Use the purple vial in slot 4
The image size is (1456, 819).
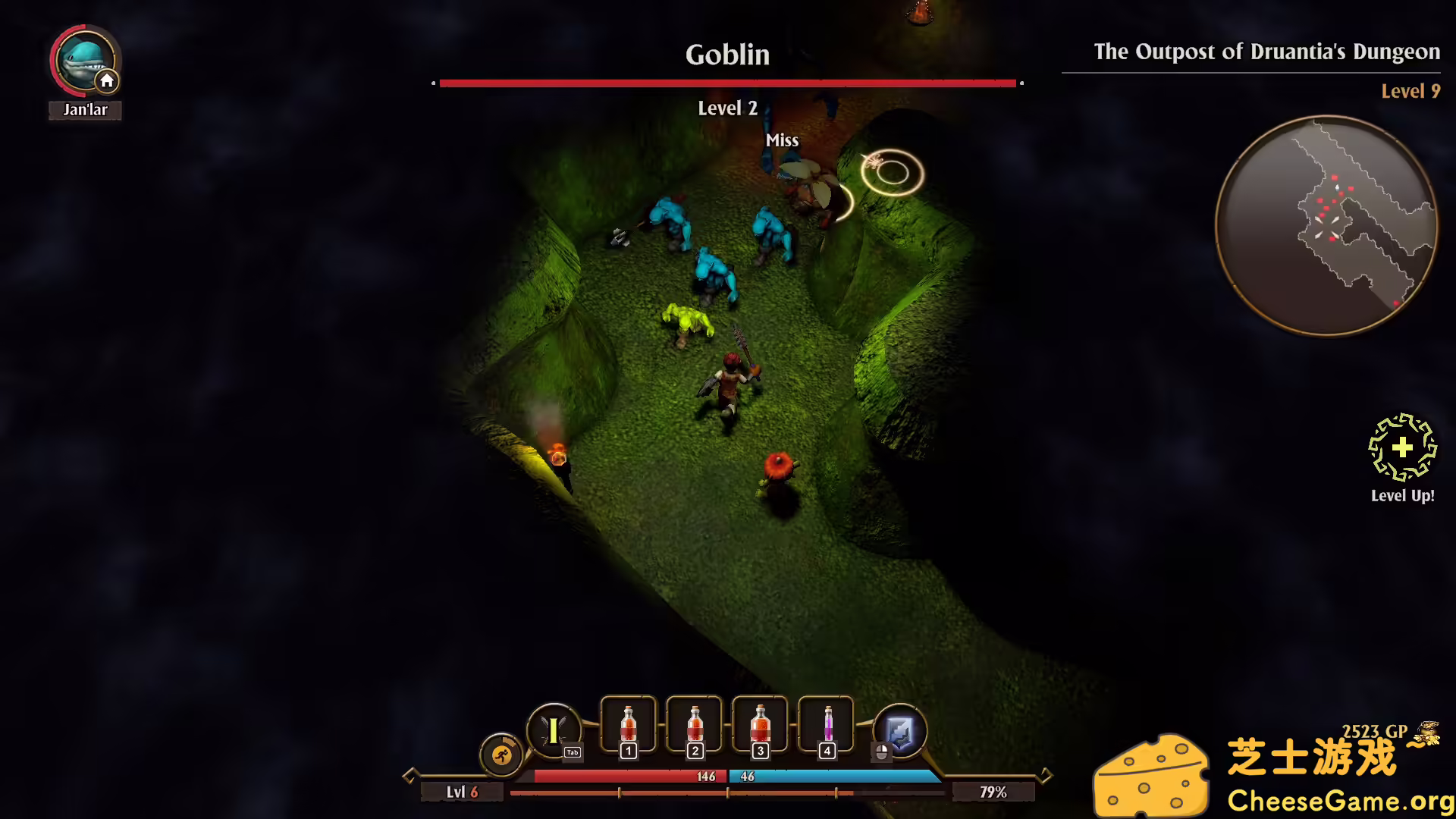pyautogui.click(x=827, y=726)
